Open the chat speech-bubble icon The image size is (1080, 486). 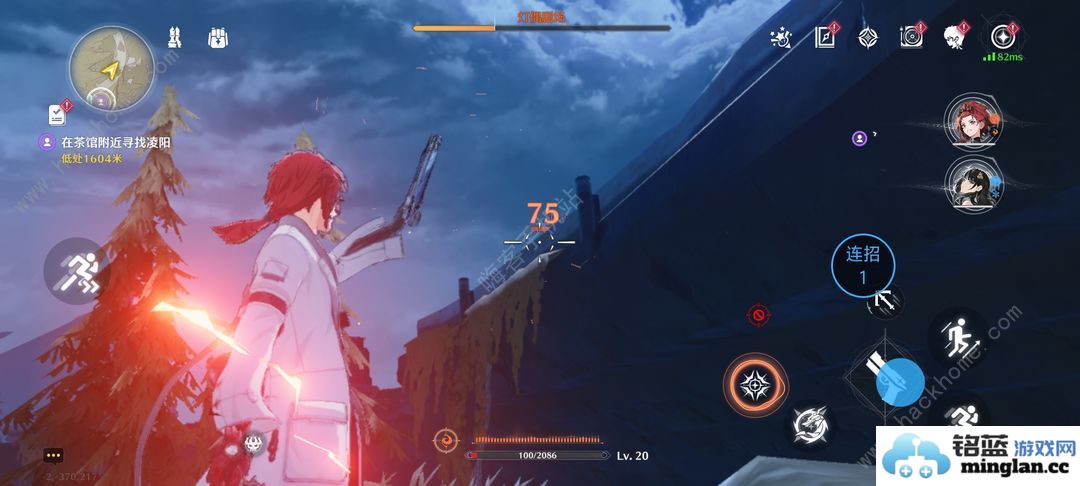pyautogui.click(x=53, y=456)
